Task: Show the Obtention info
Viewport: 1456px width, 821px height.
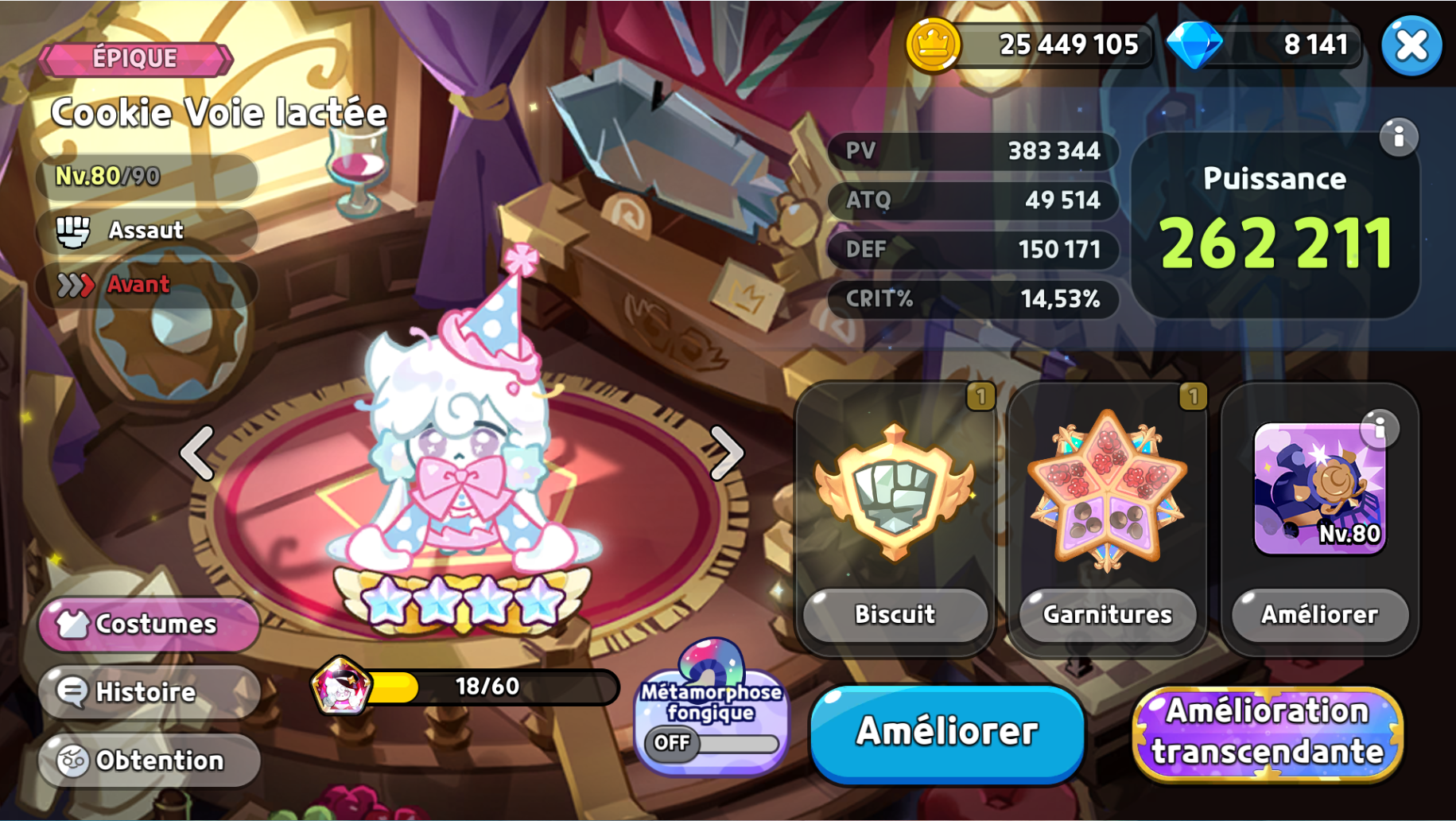Action: (149, 761)
